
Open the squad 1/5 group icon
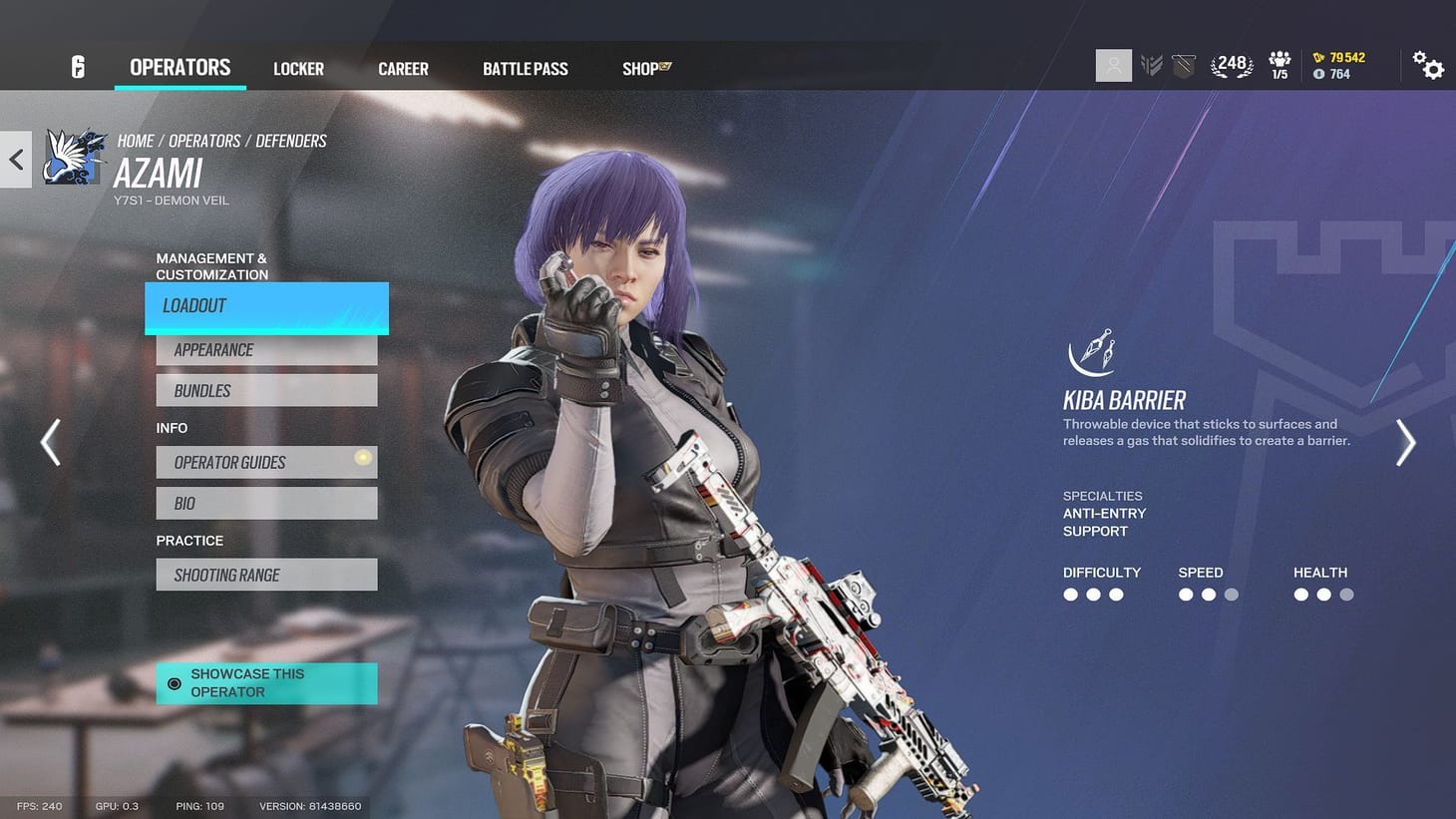(x=1279, y=64)
